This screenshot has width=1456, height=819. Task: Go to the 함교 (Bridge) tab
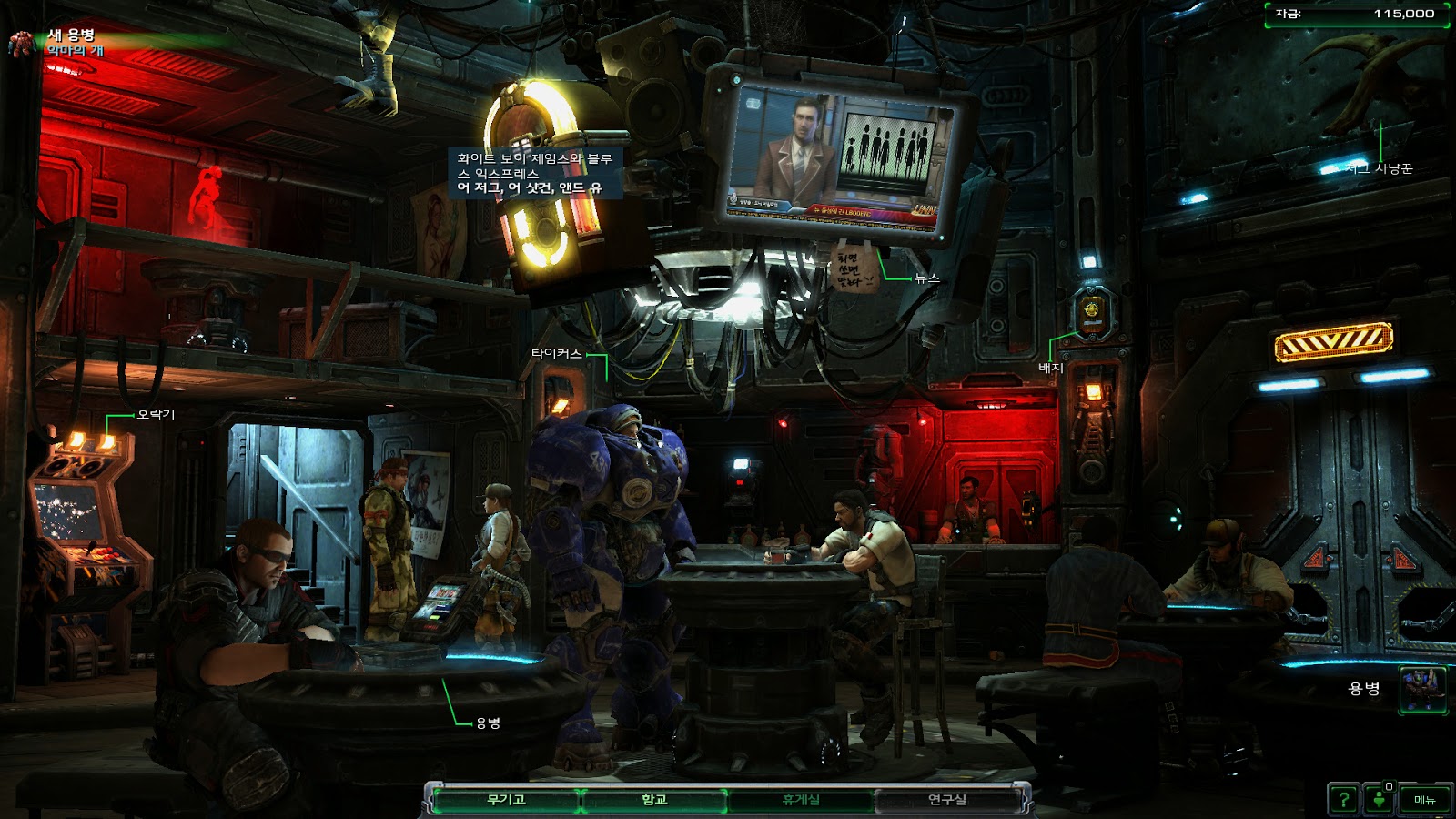click(x=654, y=800)
